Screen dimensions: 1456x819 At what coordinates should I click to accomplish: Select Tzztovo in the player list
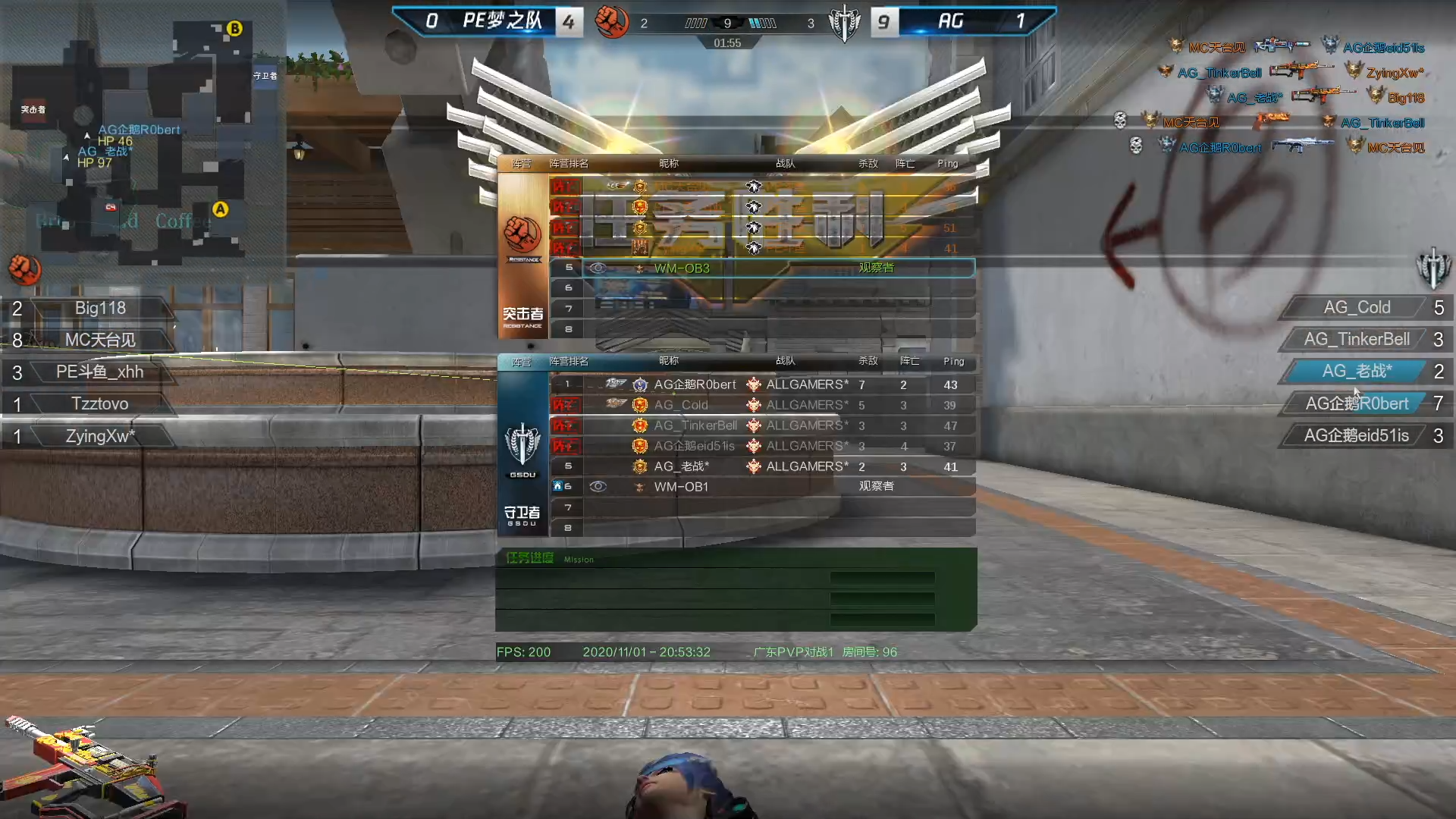(99, 403)
